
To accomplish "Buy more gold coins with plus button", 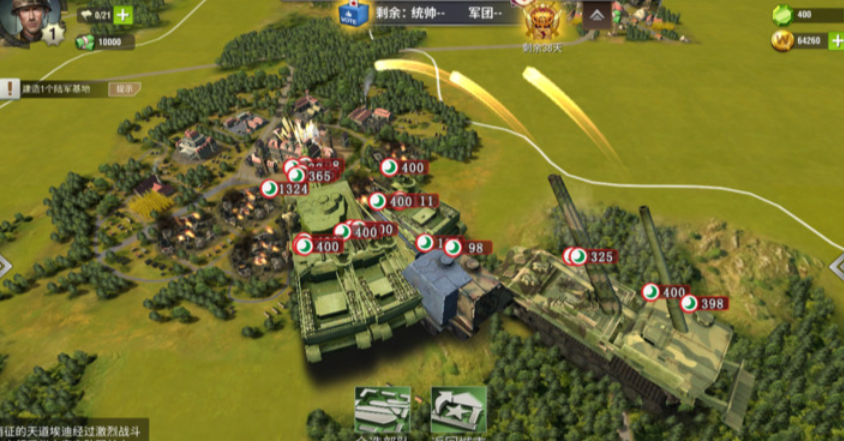I will tap(833, 41).
